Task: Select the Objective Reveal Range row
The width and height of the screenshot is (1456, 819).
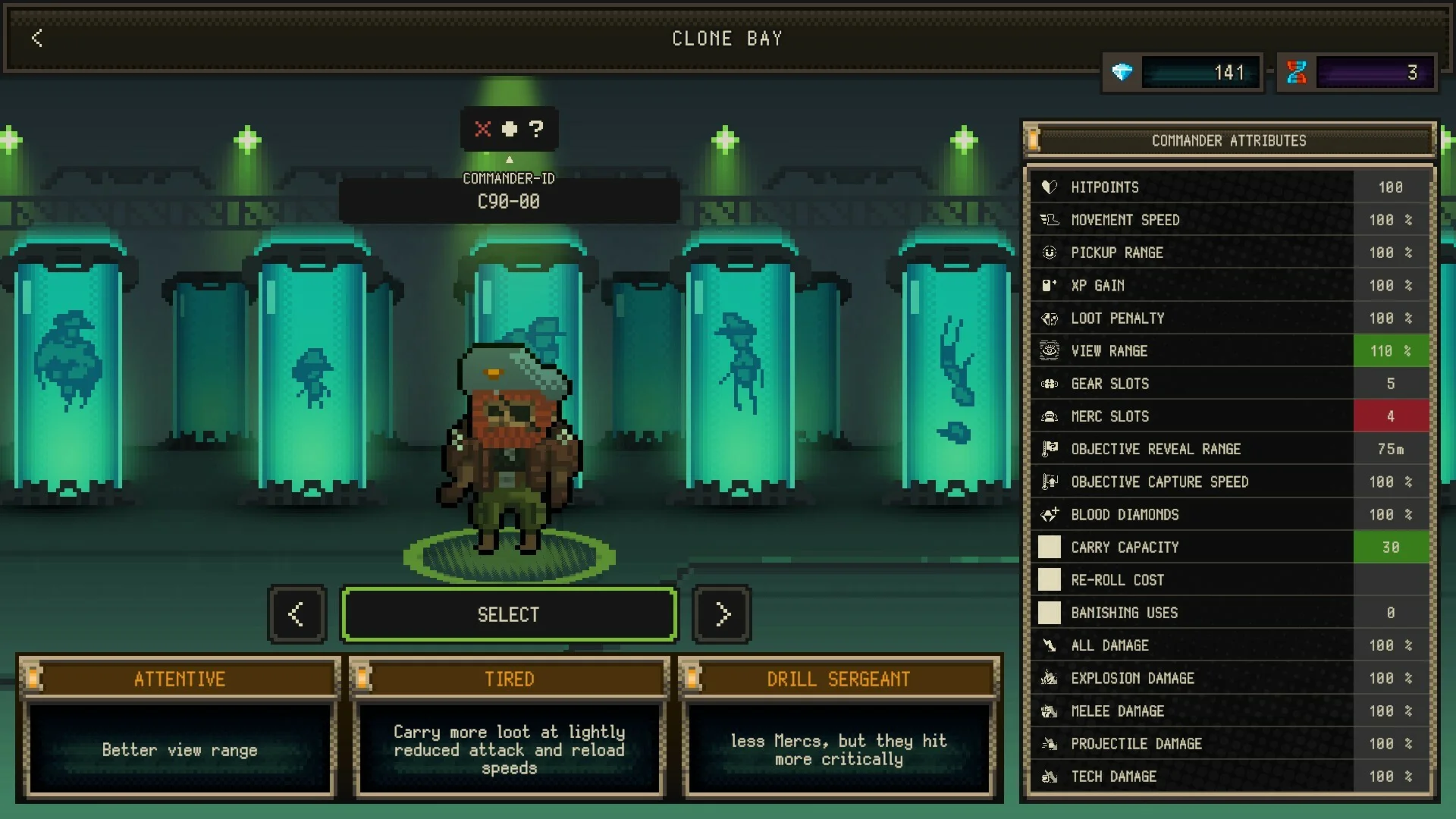Action: (1228, 449)
